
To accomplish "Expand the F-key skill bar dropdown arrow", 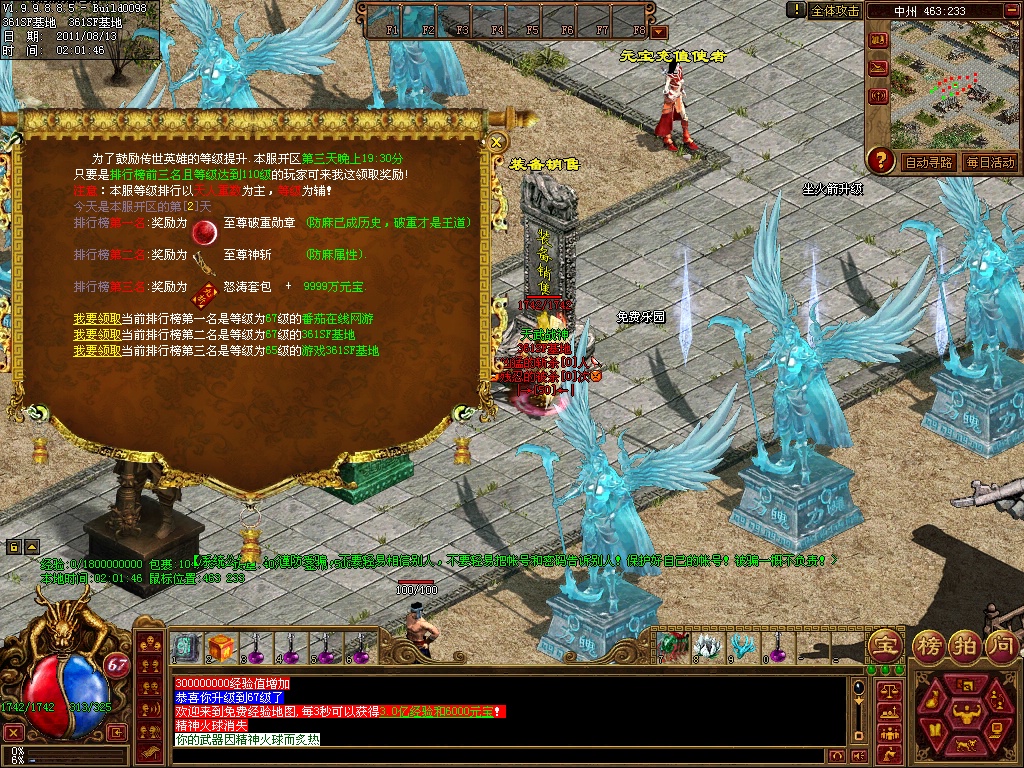I will [659, 33].
